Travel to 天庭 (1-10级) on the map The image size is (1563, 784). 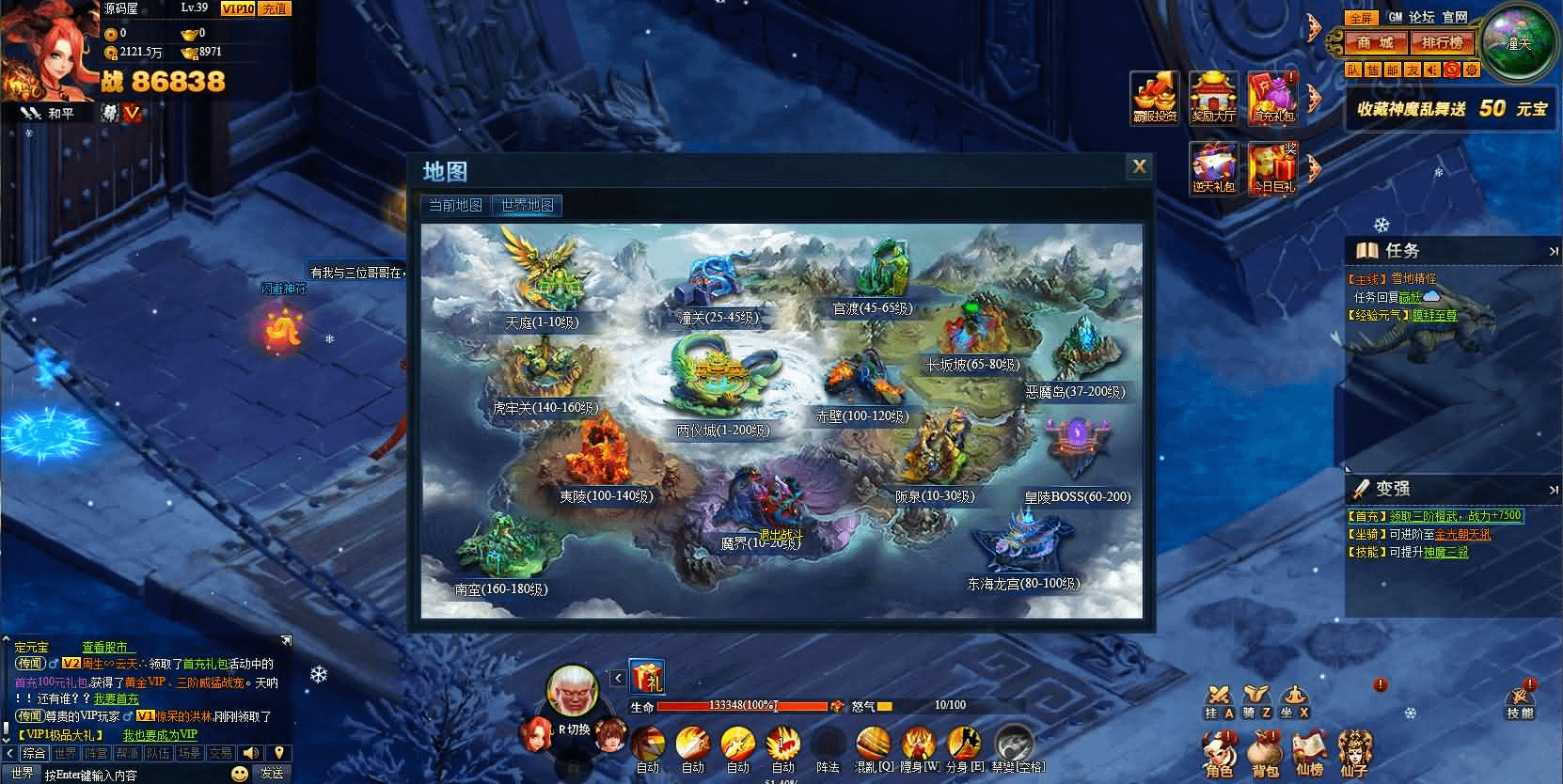(x=542, y=280)
